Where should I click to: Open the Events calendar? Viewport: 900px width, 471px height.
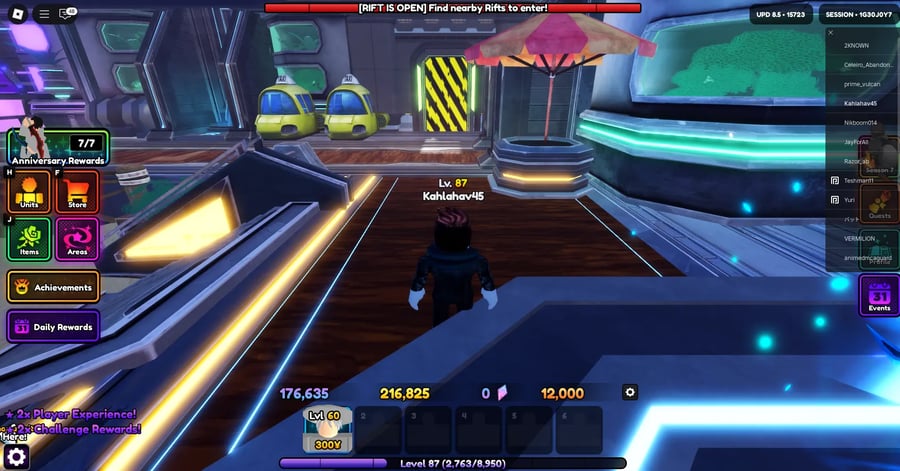point(879,296)
